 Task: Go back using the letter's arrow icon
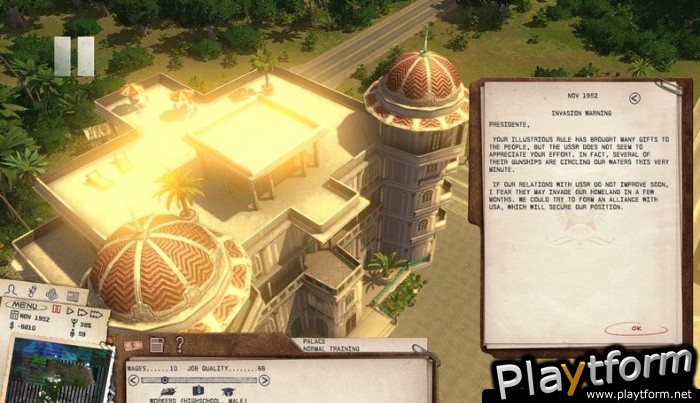[636, 98]
